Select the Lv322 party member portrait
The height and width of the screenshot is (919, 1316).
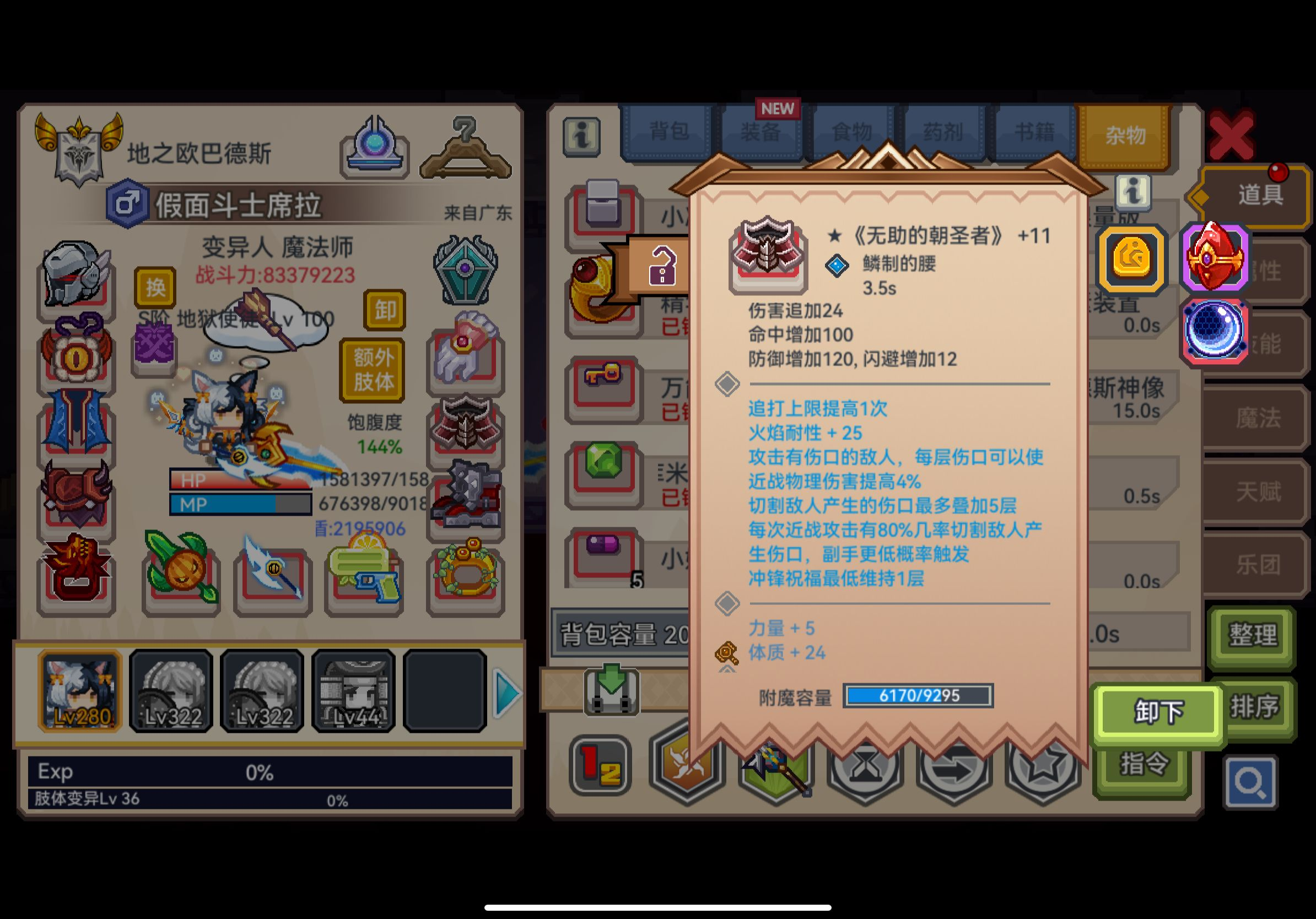point(169,690)
